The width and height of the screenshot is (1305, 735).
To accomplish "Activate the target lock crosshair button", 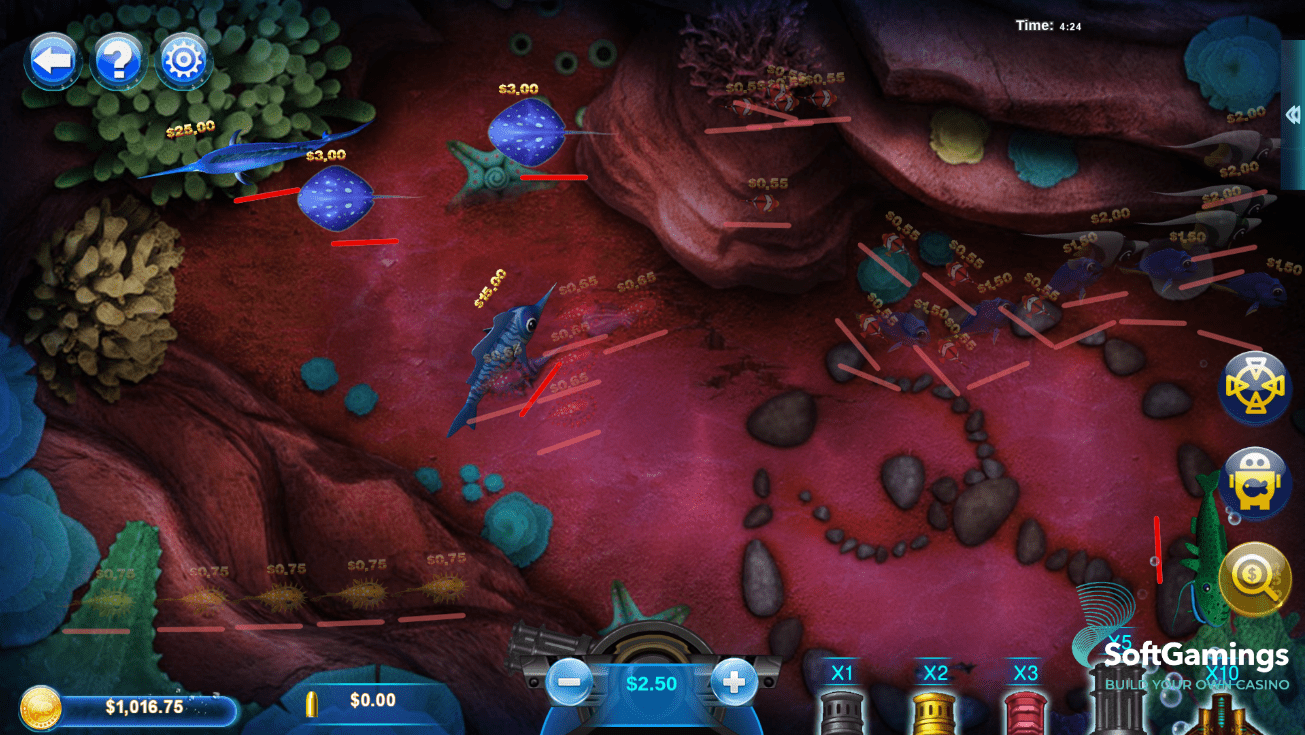I will tap(1255, 387).
